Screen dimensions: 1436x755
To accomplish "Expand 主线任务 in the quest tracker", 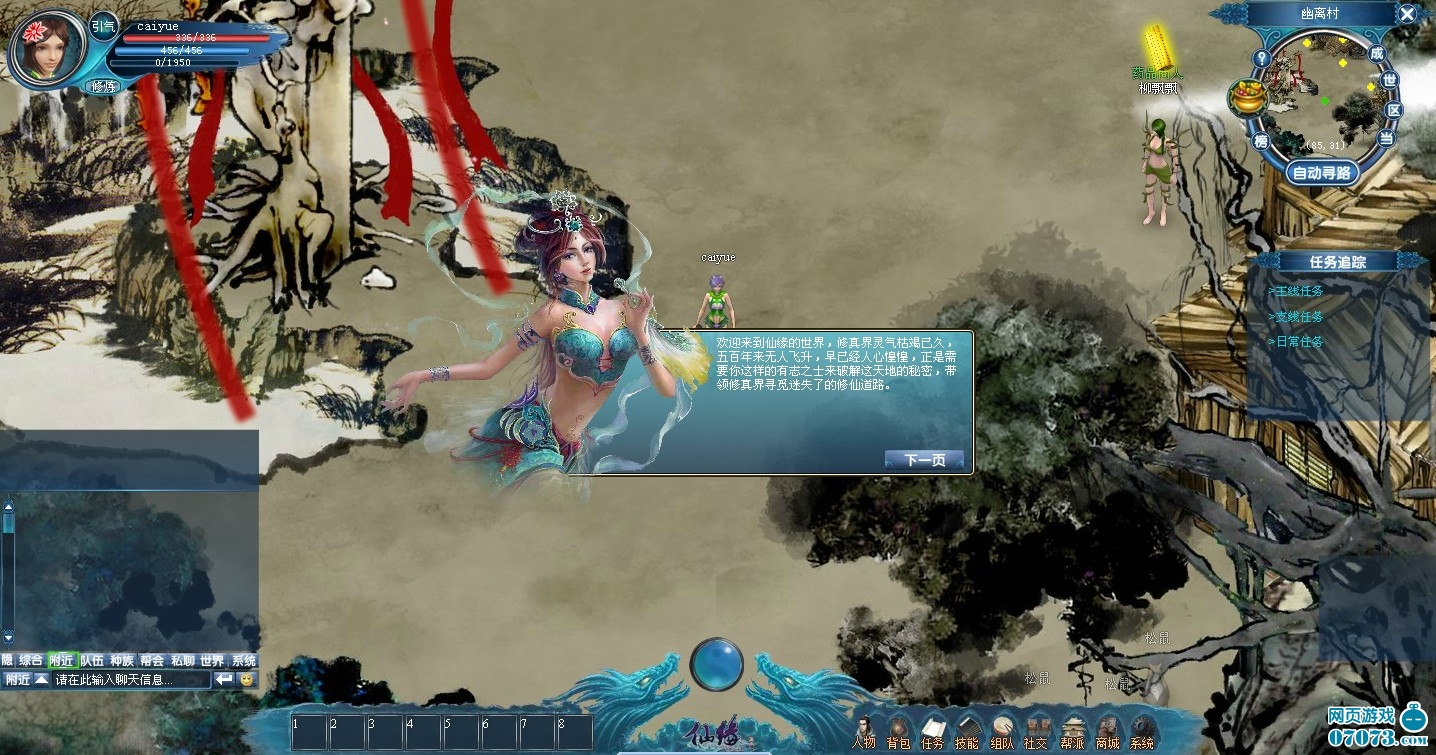I will coord(1297,291).
